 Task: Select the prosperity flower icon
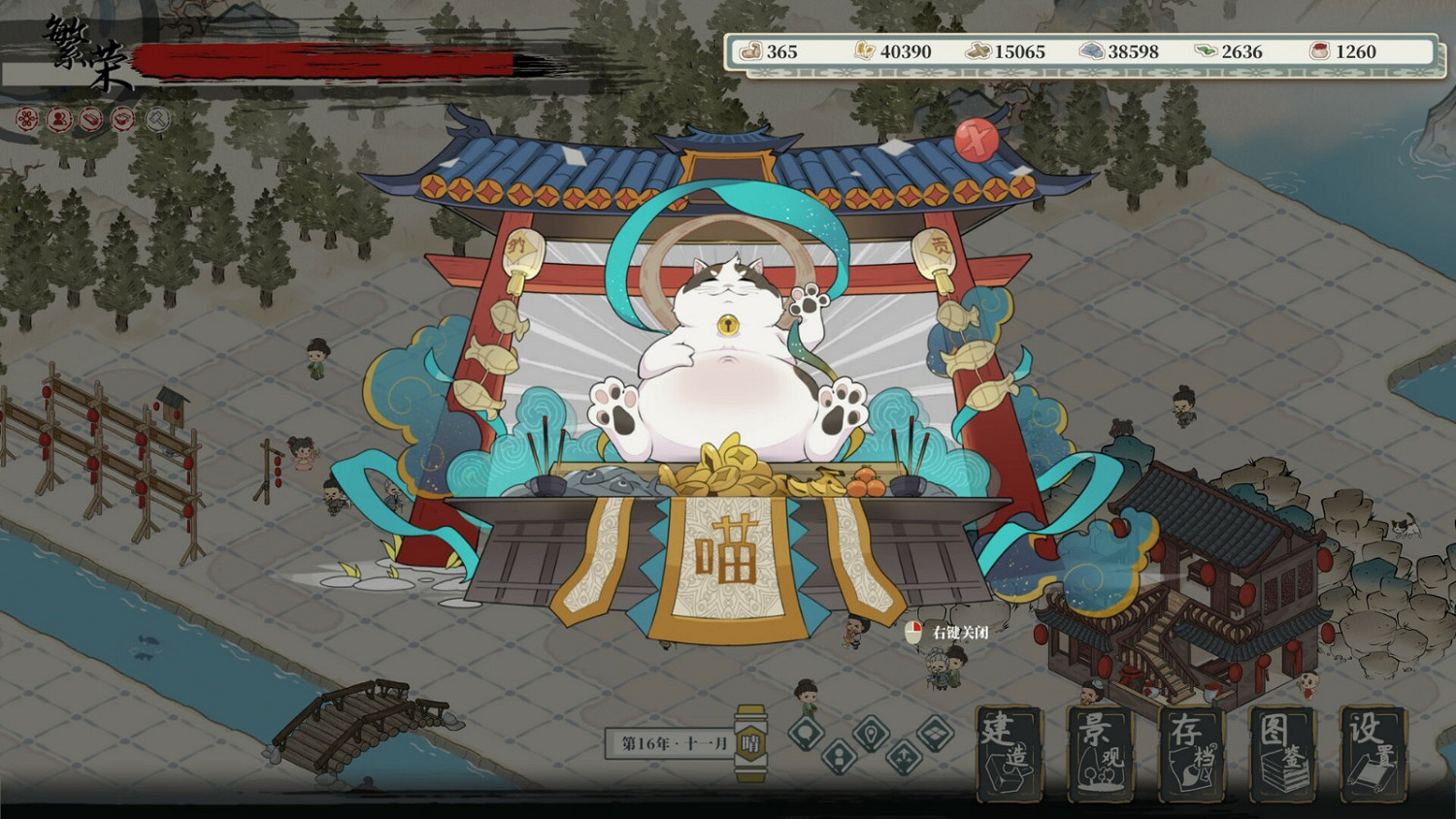pos(26,119)
